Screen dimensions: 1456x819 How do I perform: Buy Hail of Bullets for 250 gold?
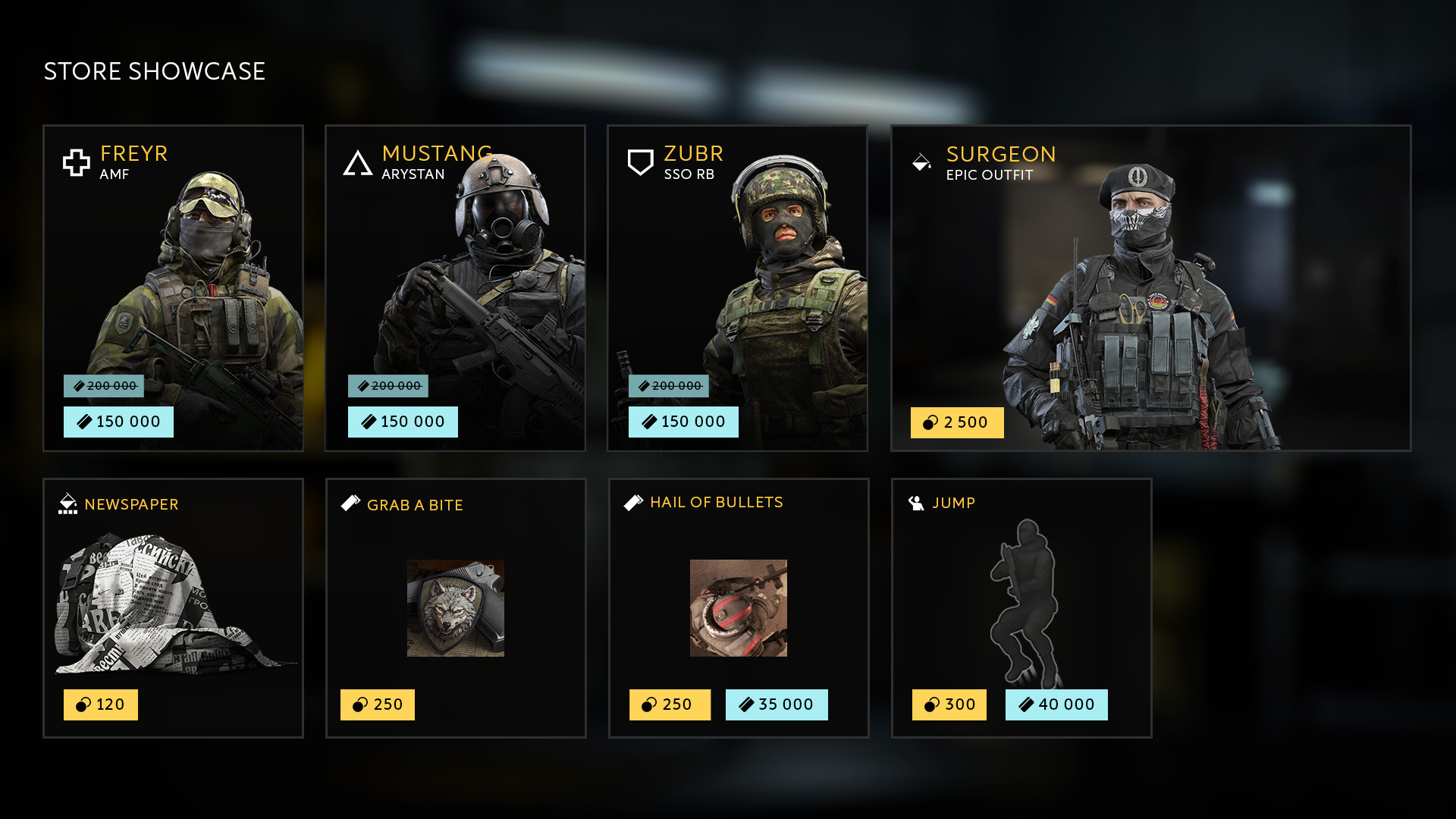[x=669, y=704]
